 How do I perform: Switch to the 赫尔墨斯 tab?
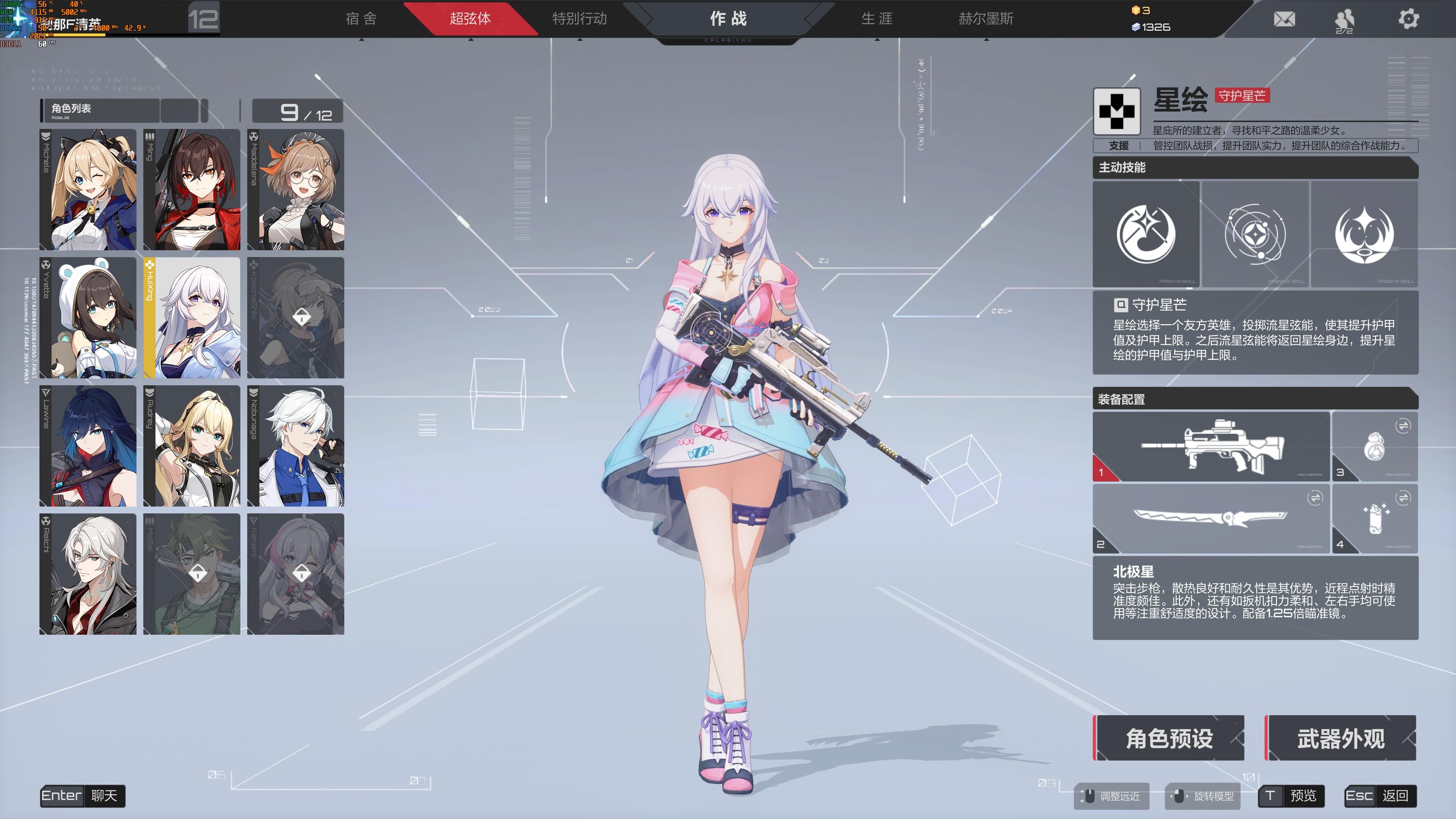pos(986,19)
